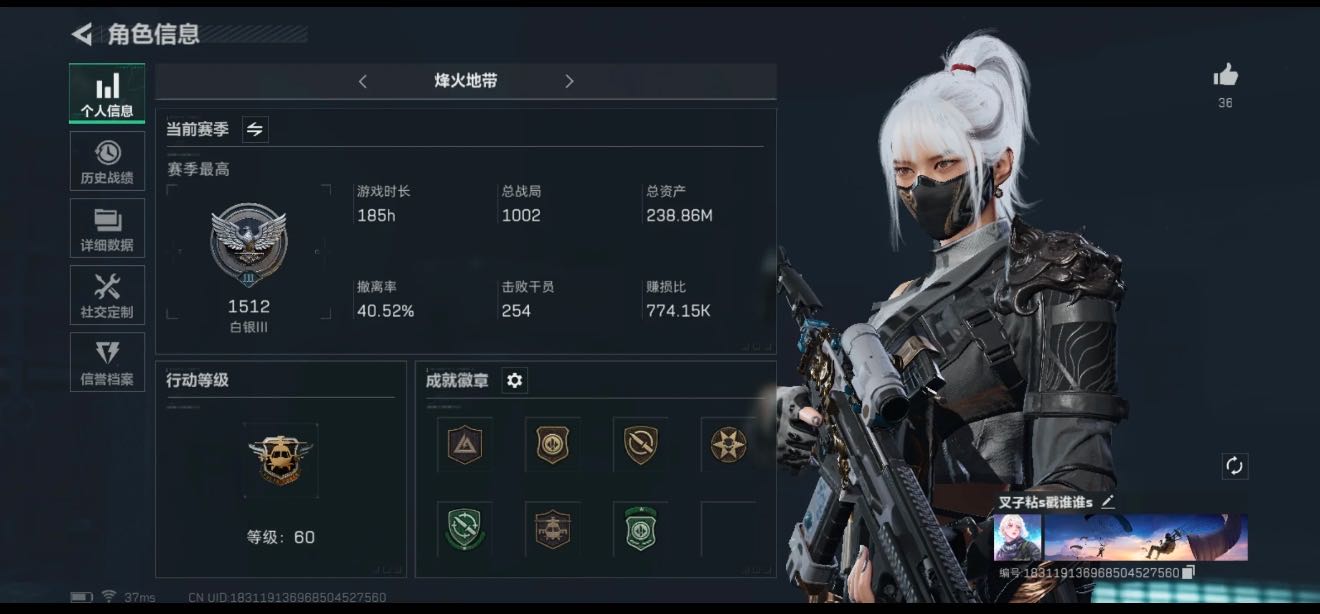The image size is (1320, 614).
Task: Edit the player nickname with the pencil icon
Action: (x=1107, y=501)
